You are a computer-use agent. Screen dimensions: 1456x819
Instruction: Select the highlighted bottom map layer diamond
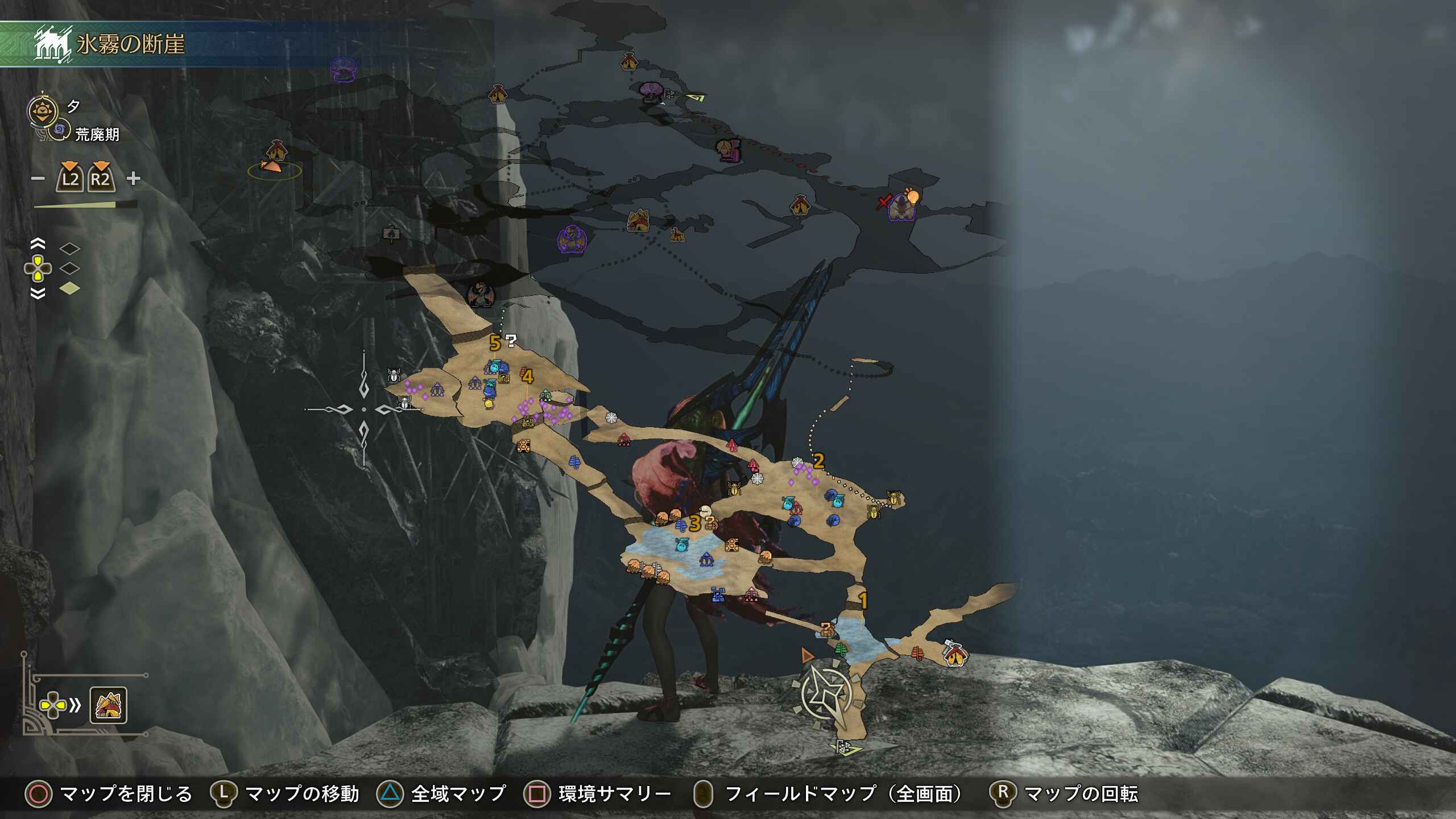70,289
